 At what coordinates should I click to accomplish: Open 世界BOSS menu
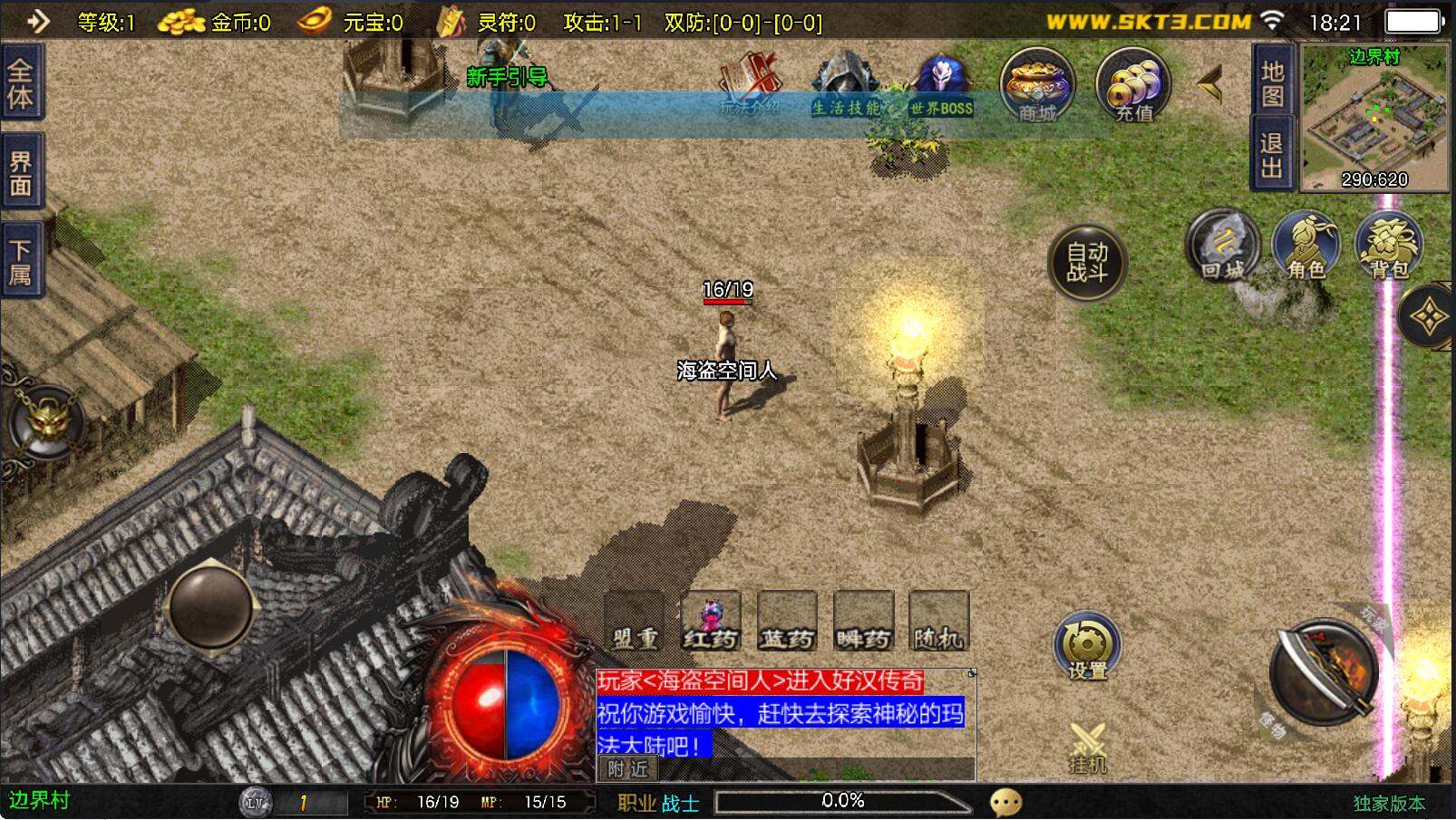point(941,85)
